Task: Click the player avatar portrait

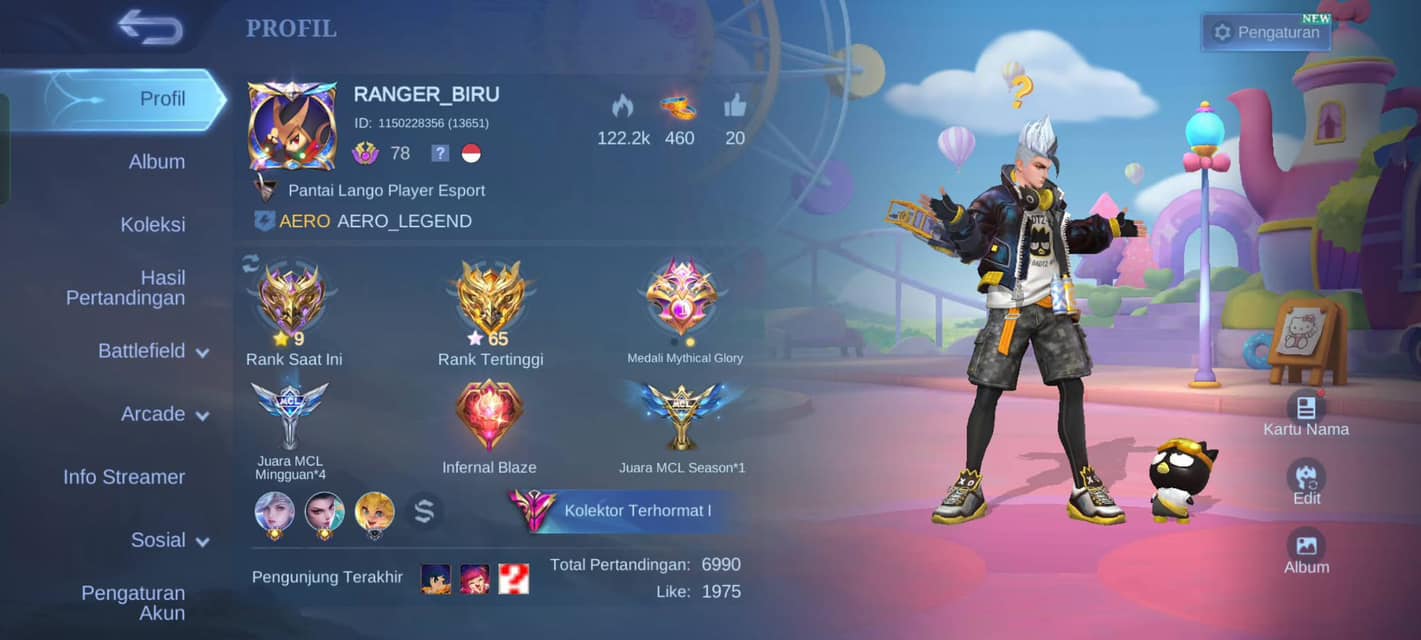Action: tap(292, 126)
